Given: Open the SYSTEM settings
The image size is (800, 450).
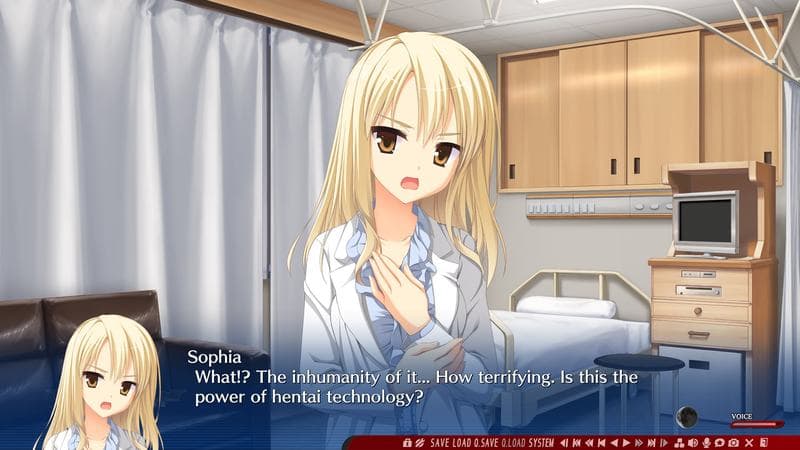Looking at the screenshot, I should tap(542, 442).
